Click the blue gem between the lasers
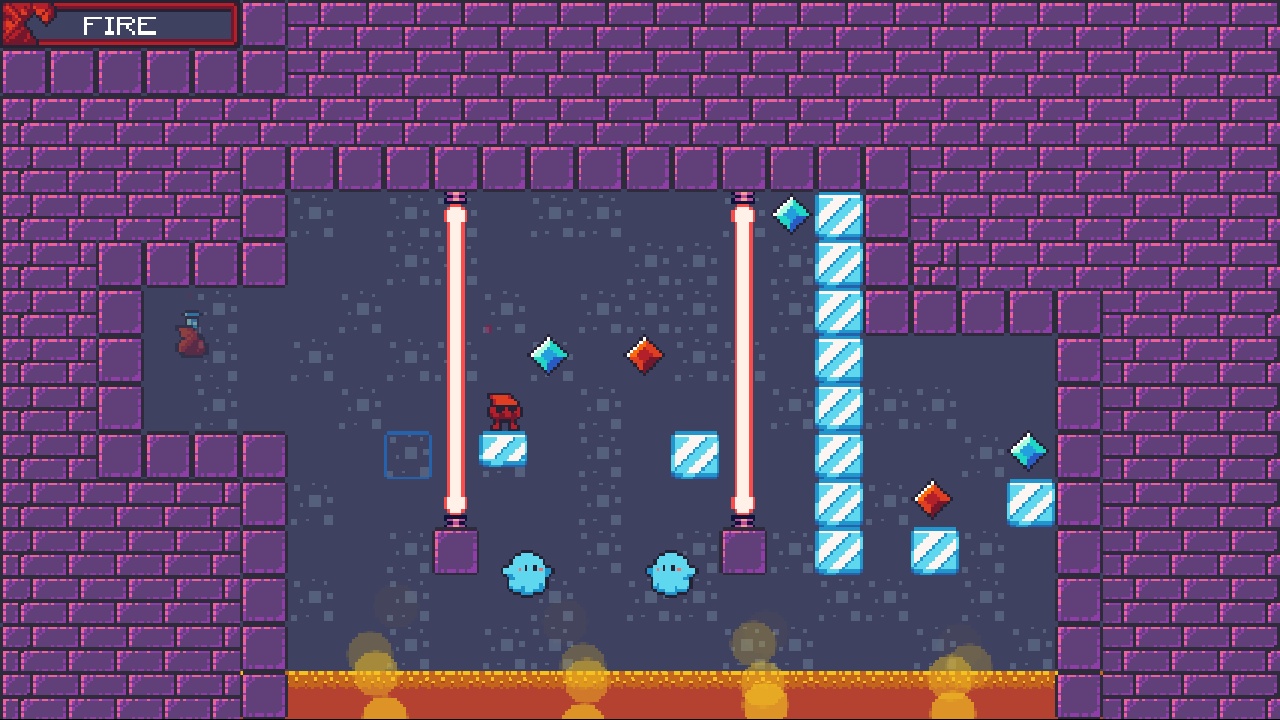Image resolution: width=1280 pixels, height=720 pixels. click(x=546, y=355)
